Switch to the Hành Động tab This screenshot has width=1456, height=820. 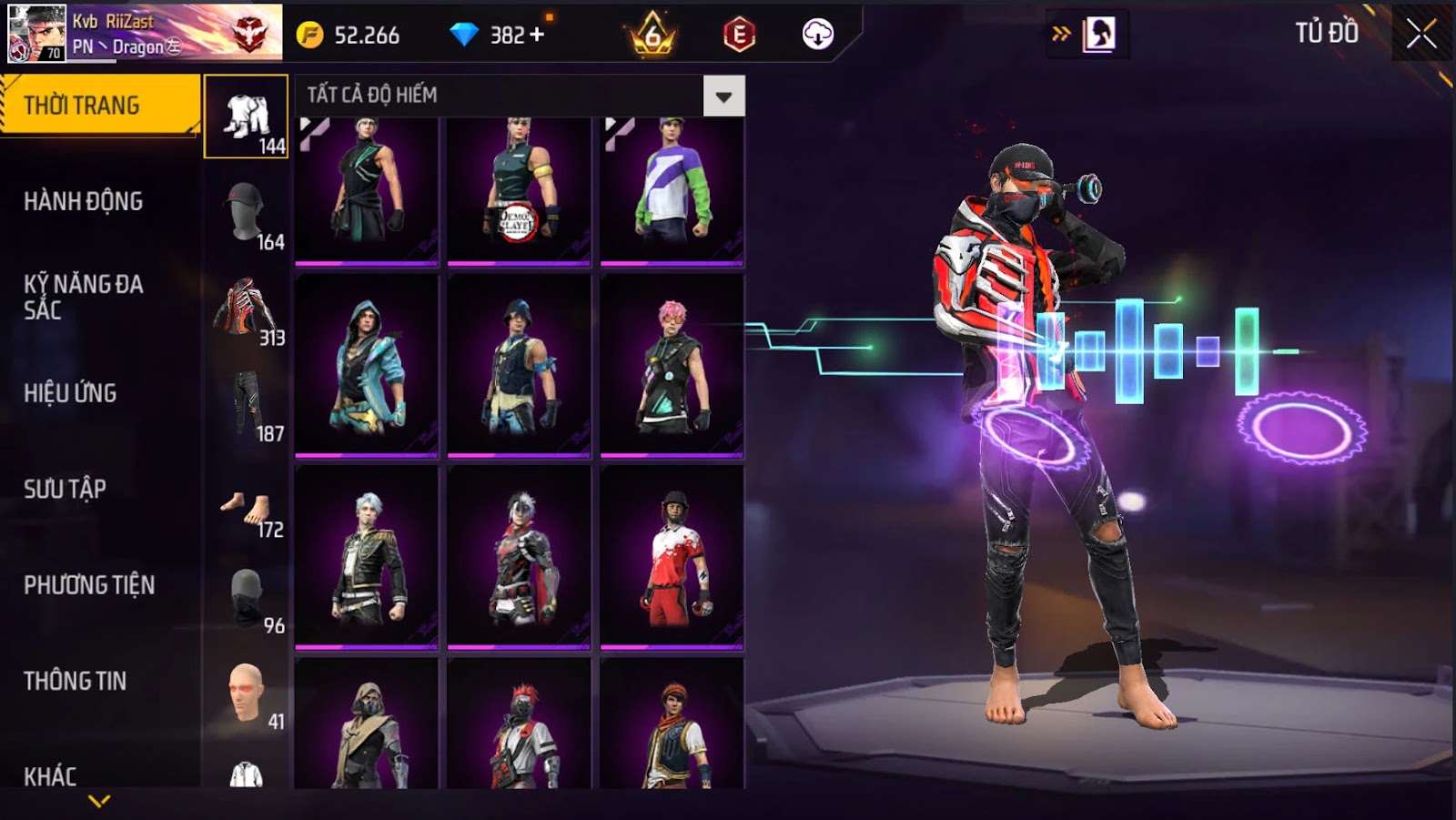coord(84,201)
